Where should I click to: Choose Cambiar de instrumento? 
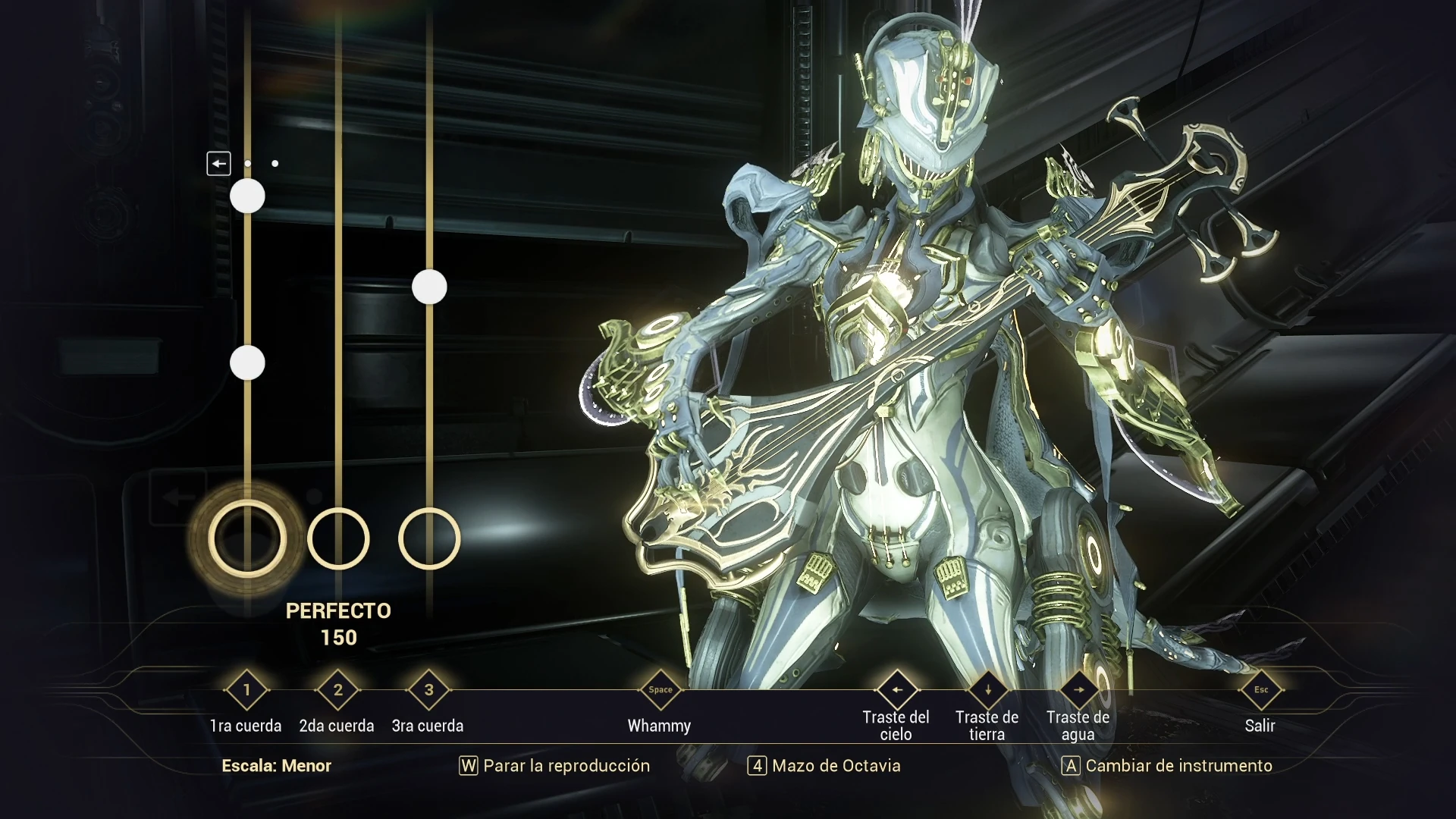pyautogui.click(x=1167, y=766)
